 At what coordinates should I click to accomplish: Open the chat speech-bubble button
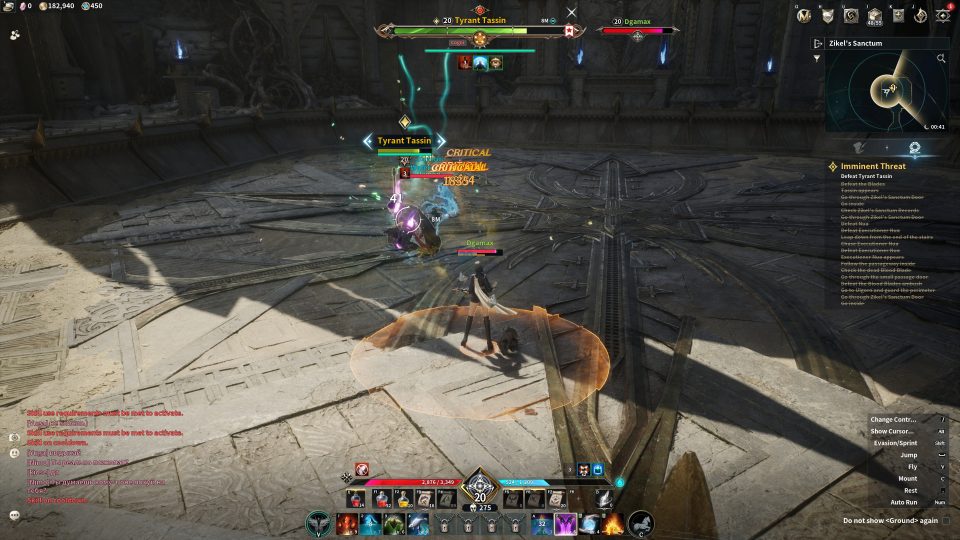coord(15,515)
